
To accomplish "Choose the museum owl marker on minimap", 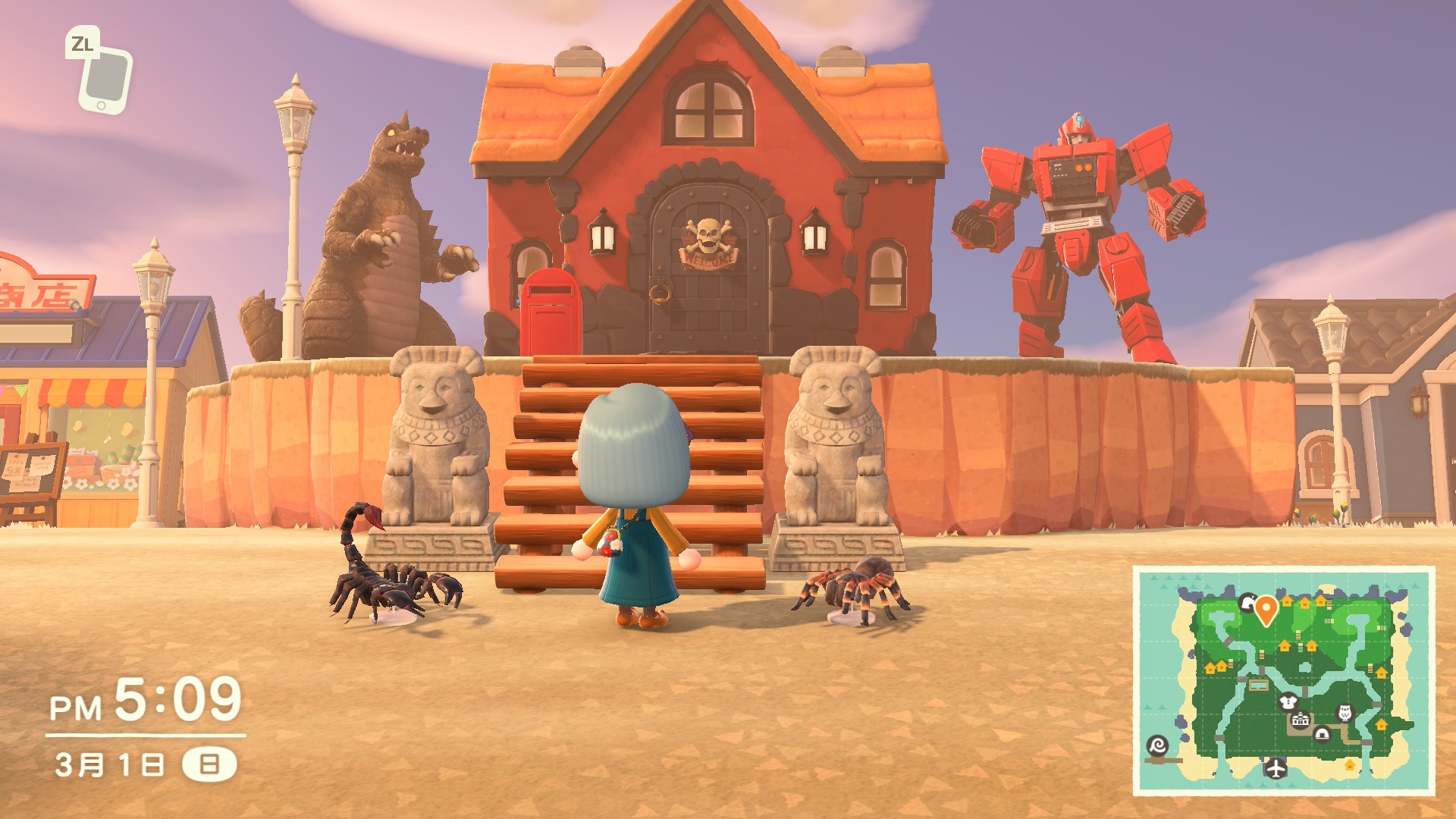I will [x=1345, y=713].
